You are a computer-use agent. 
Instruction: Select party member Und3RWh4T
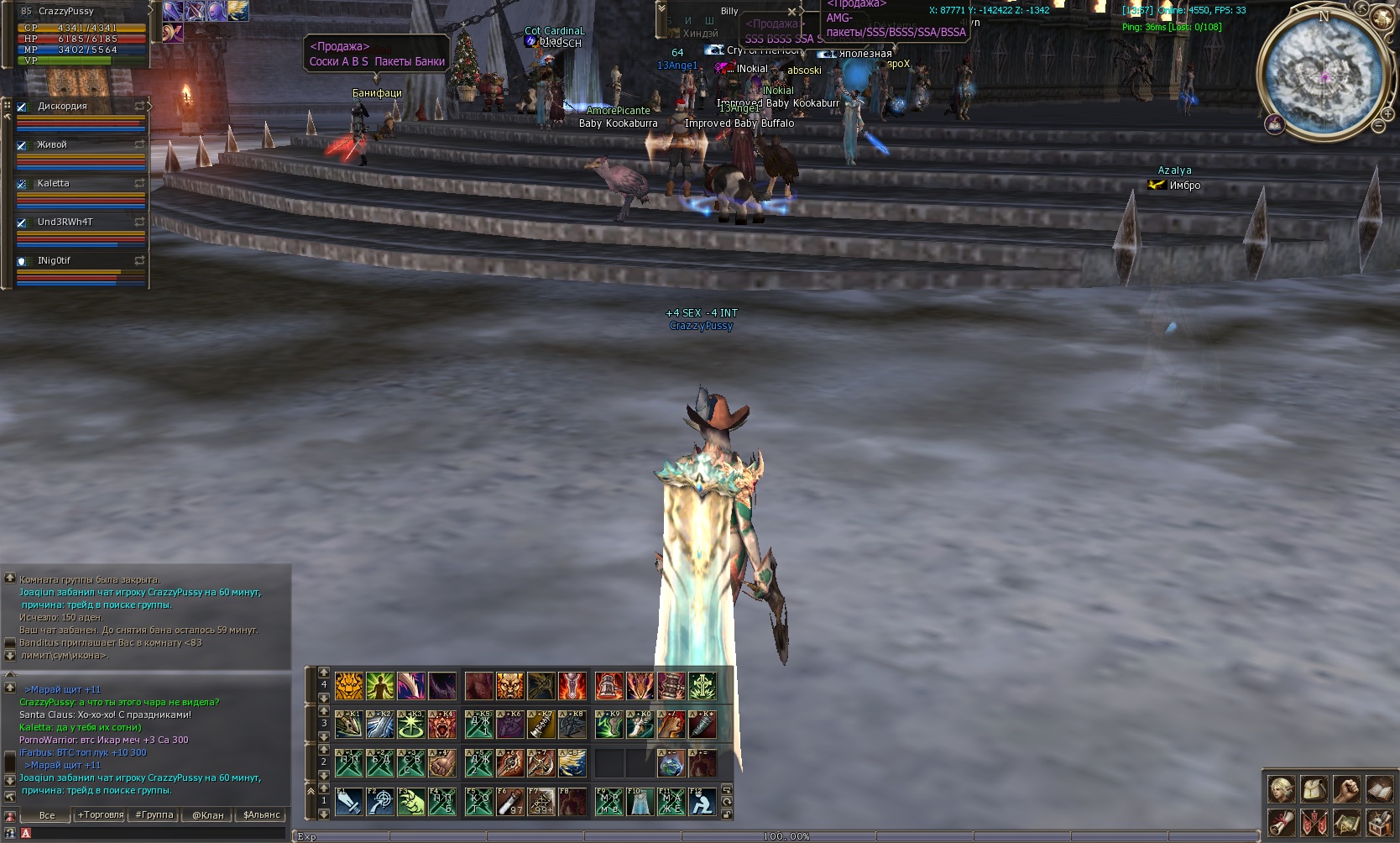[x=65, y=222]
